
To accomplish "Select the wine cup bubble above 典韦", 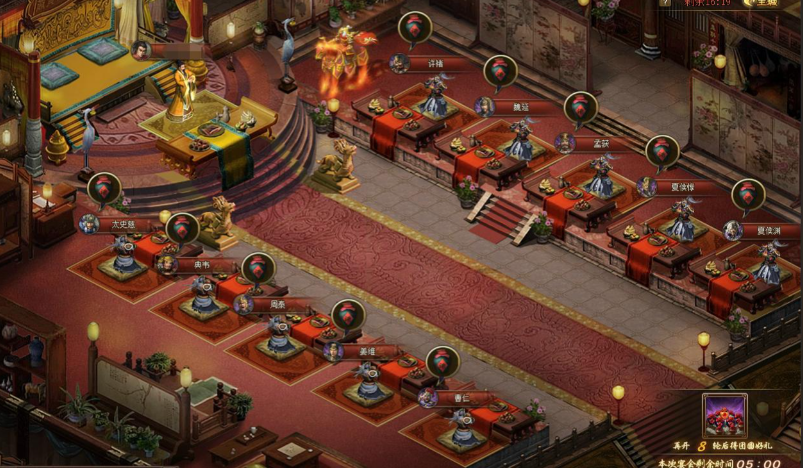I will point(182,230).
